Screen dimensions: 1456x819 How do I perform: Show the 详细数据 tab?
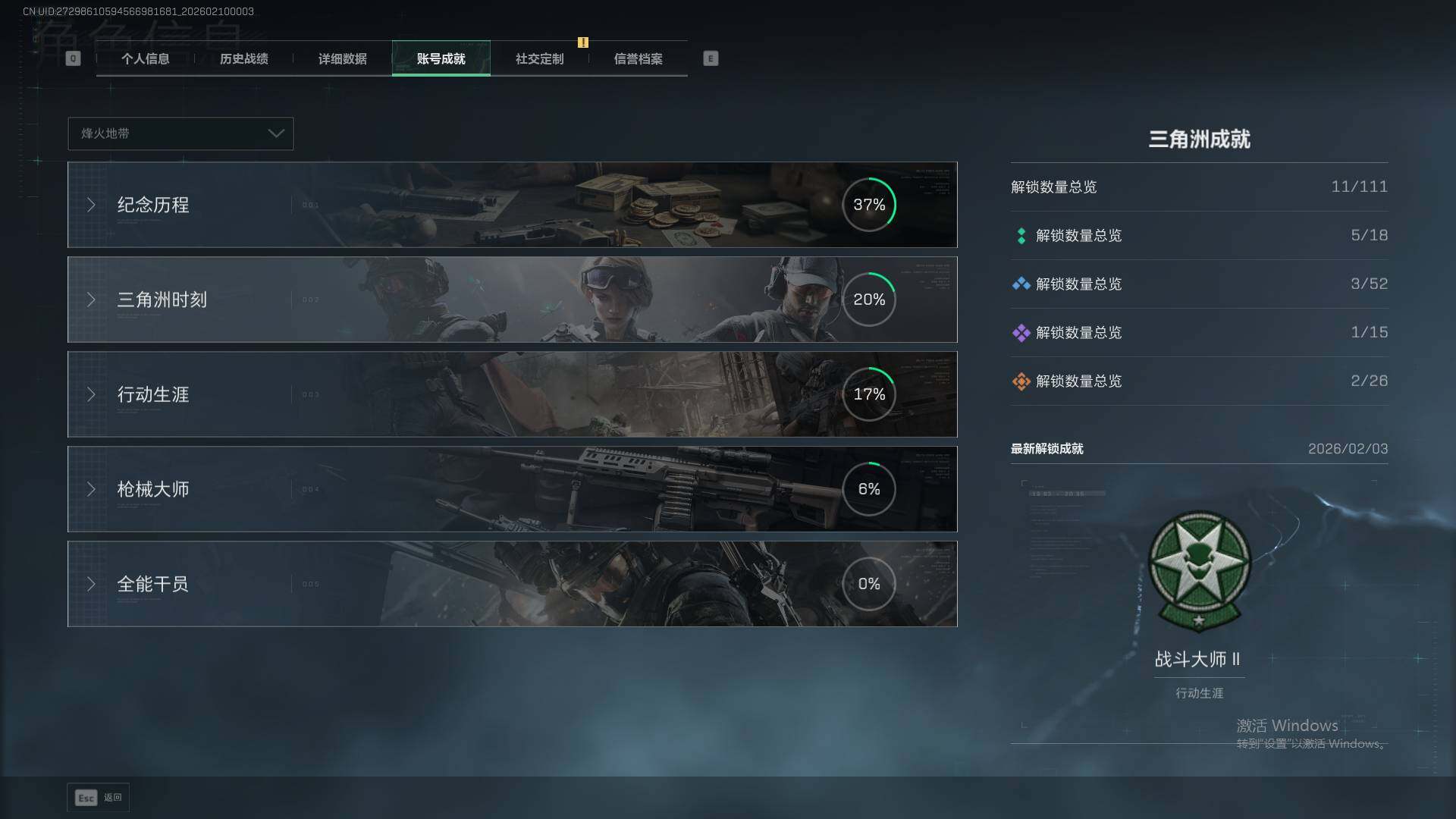342,58
